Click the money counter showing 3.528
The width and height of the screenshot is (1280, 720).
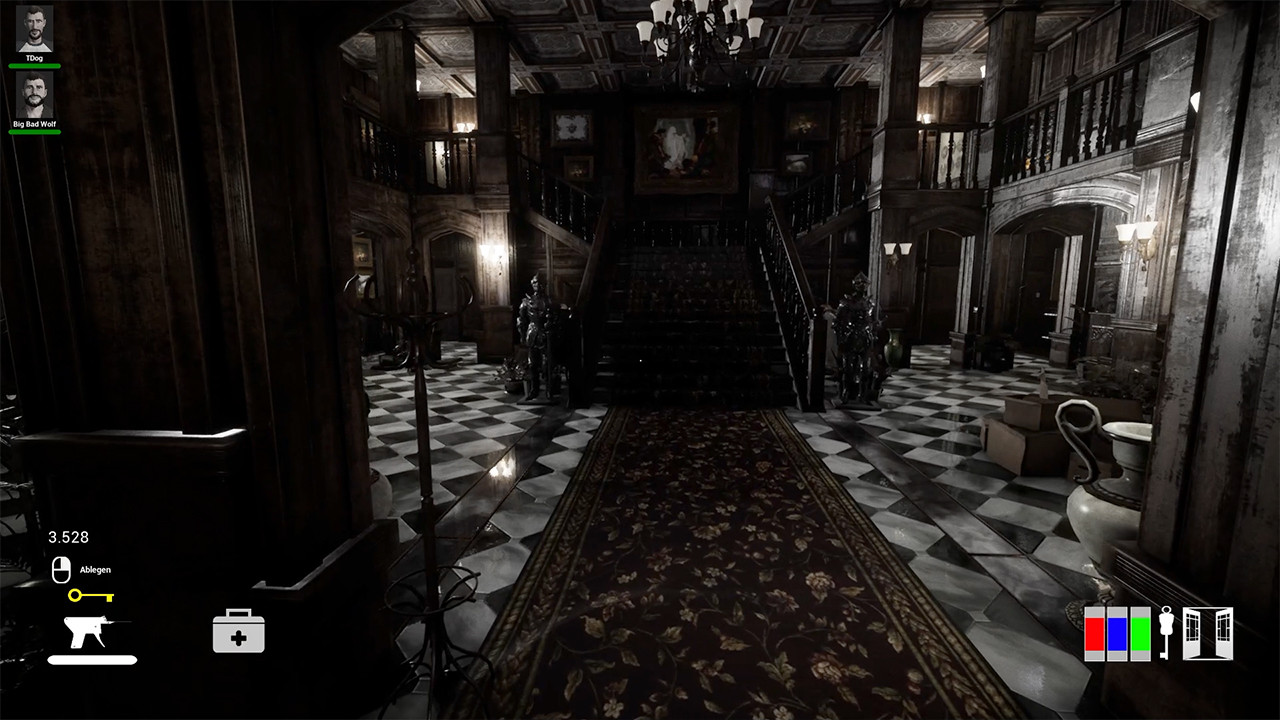(69, 537)
